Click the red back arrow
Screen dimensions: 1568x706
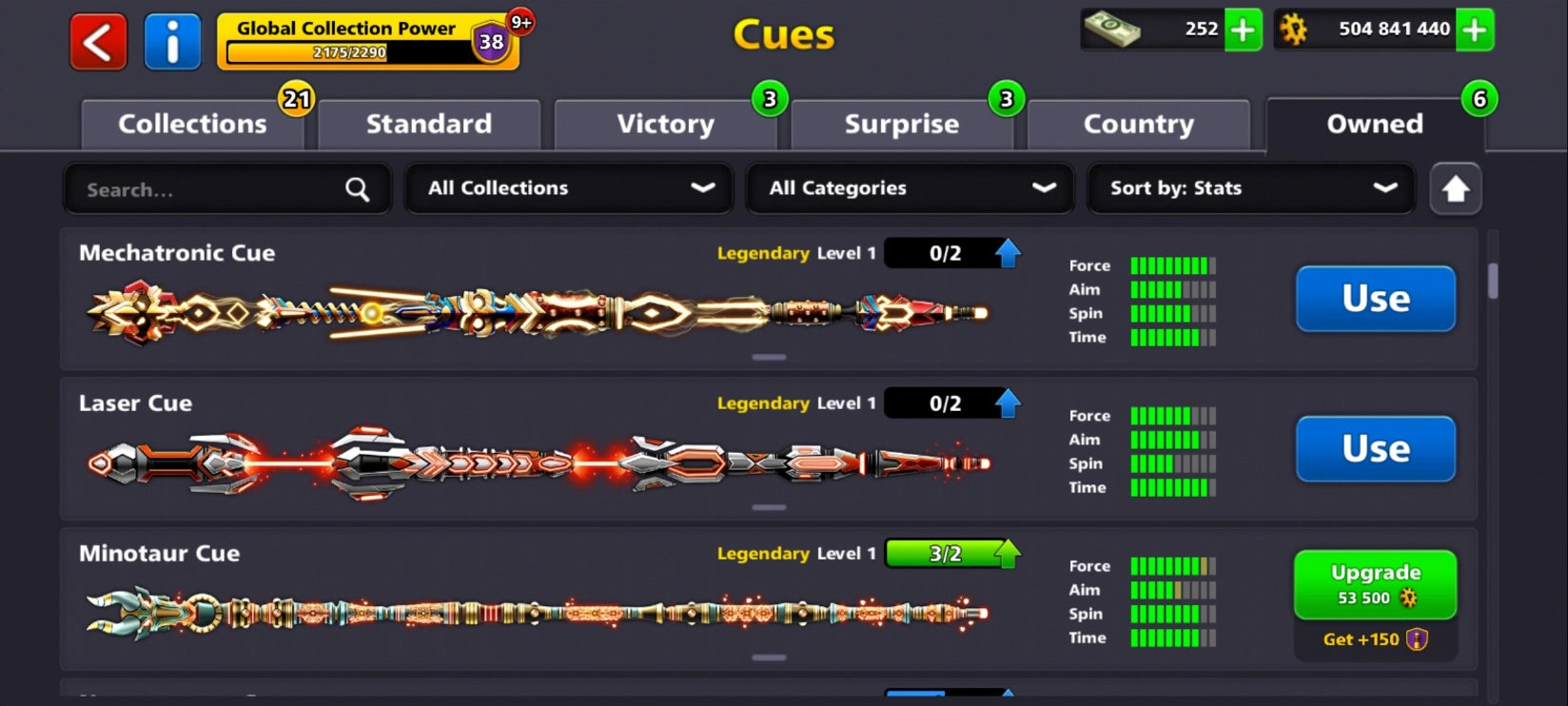(96, 40)
